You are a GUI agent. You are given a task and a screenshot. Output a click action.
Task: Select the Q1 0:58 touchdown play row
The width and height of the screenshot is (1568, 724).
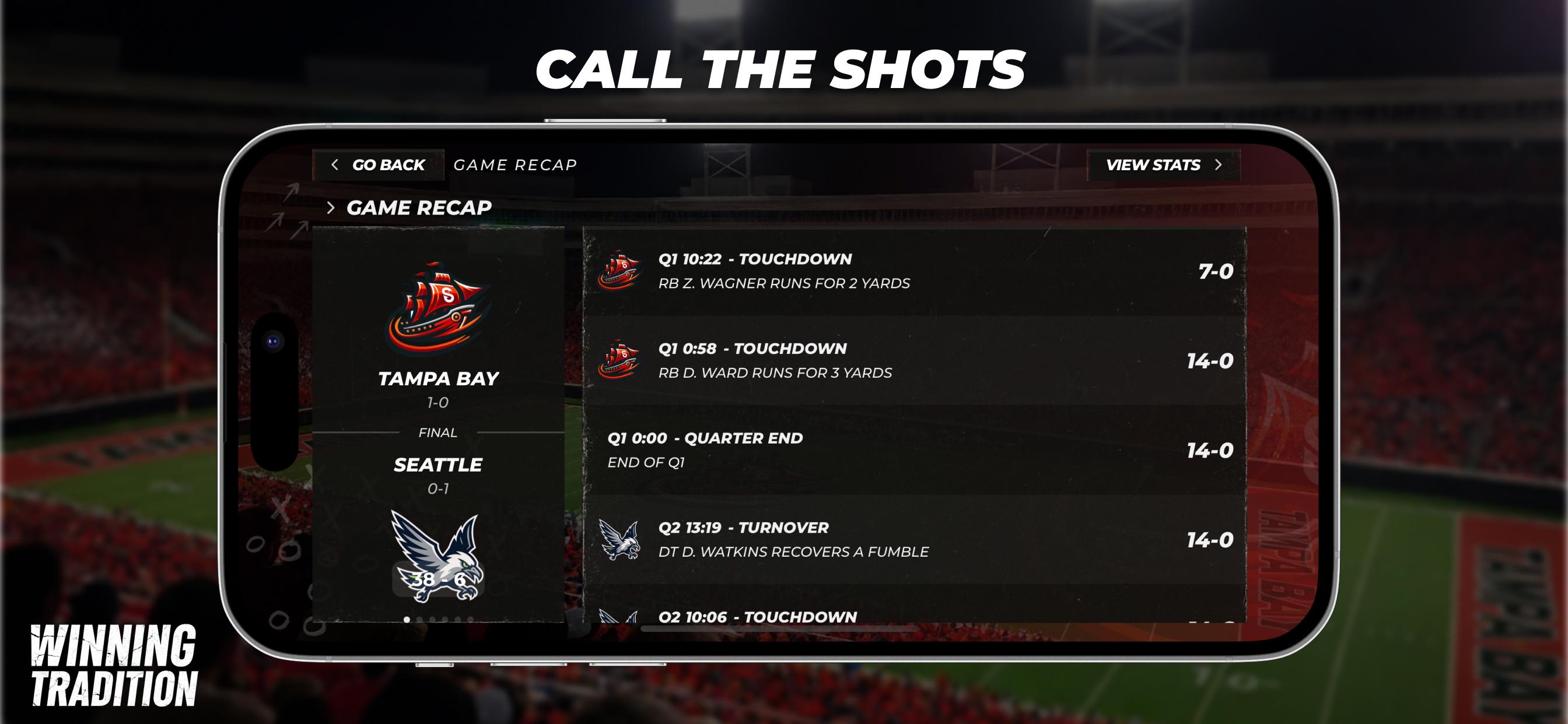(914, 361)
